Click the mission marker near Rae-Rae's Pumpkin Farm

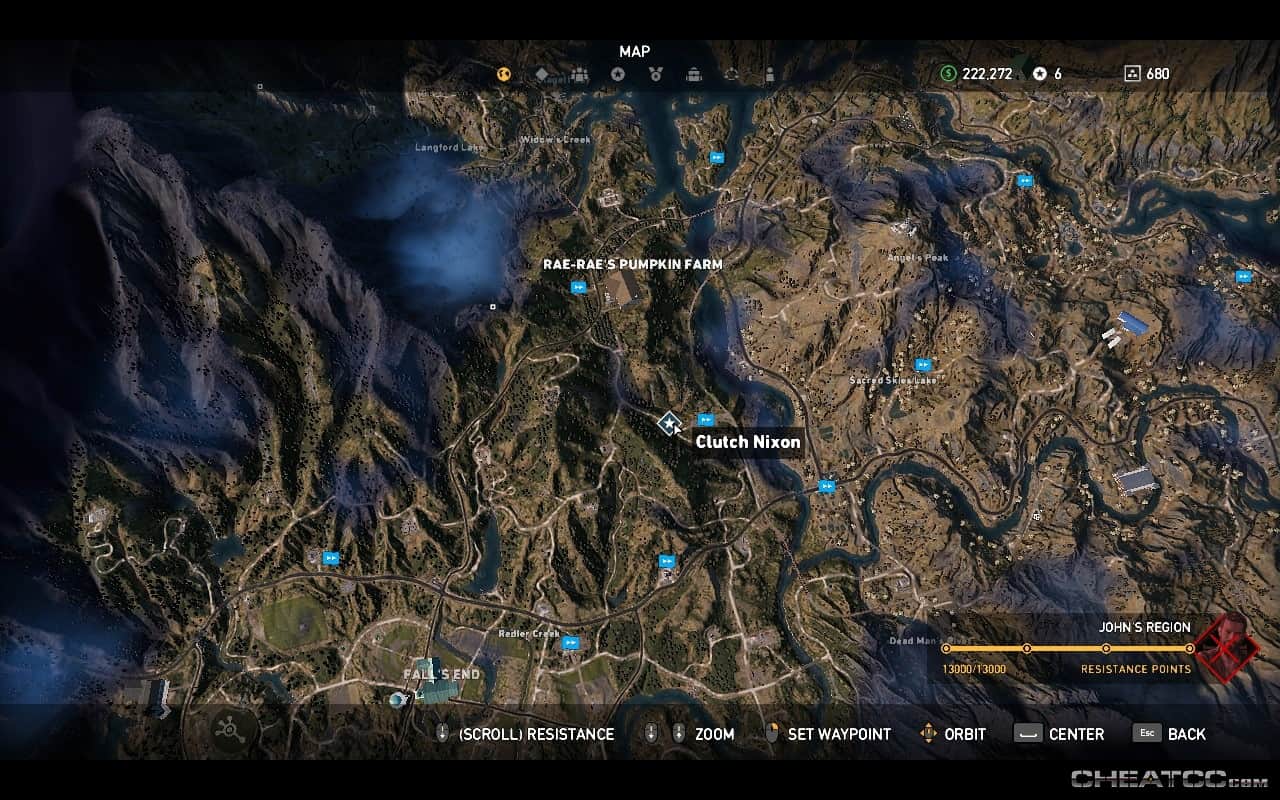578,287
